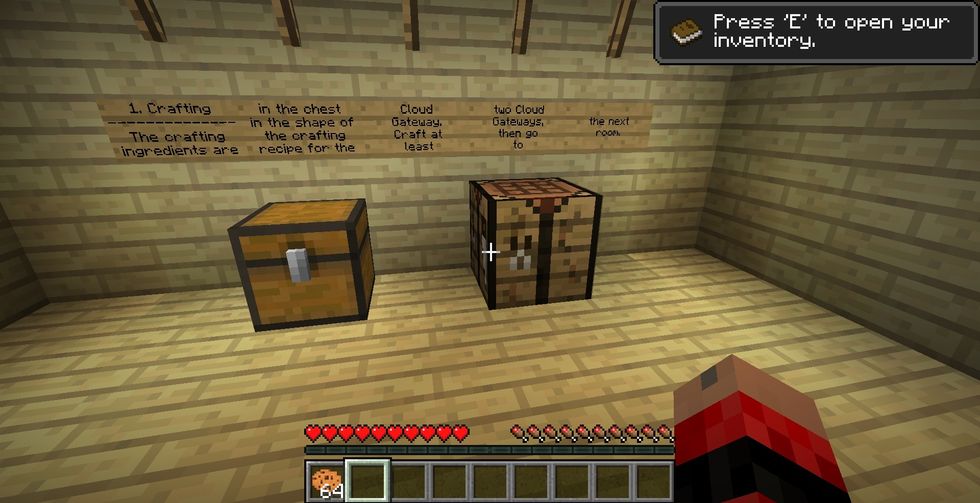Select the cookie stack hotbar slot
Image resolution: width=980 pixels, height=503 pixels.
point(325,482)
